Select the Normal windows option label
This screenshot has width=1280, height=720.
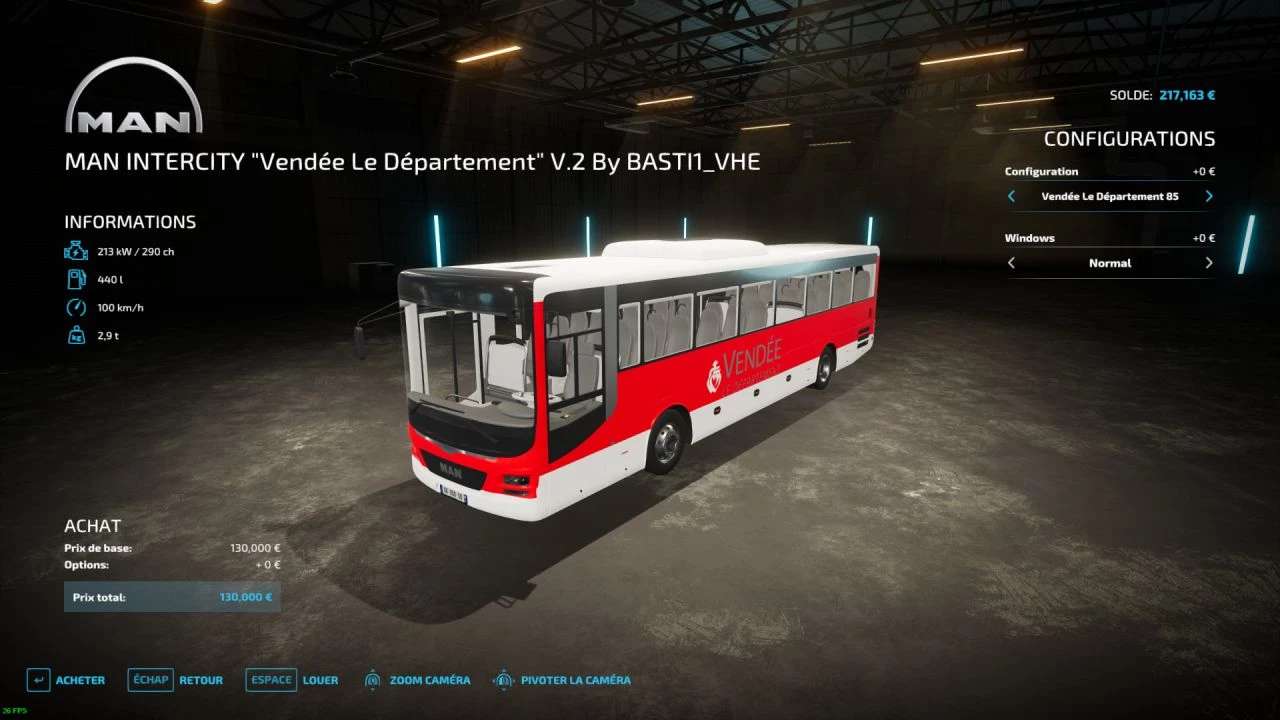(x=1110, y=262)
